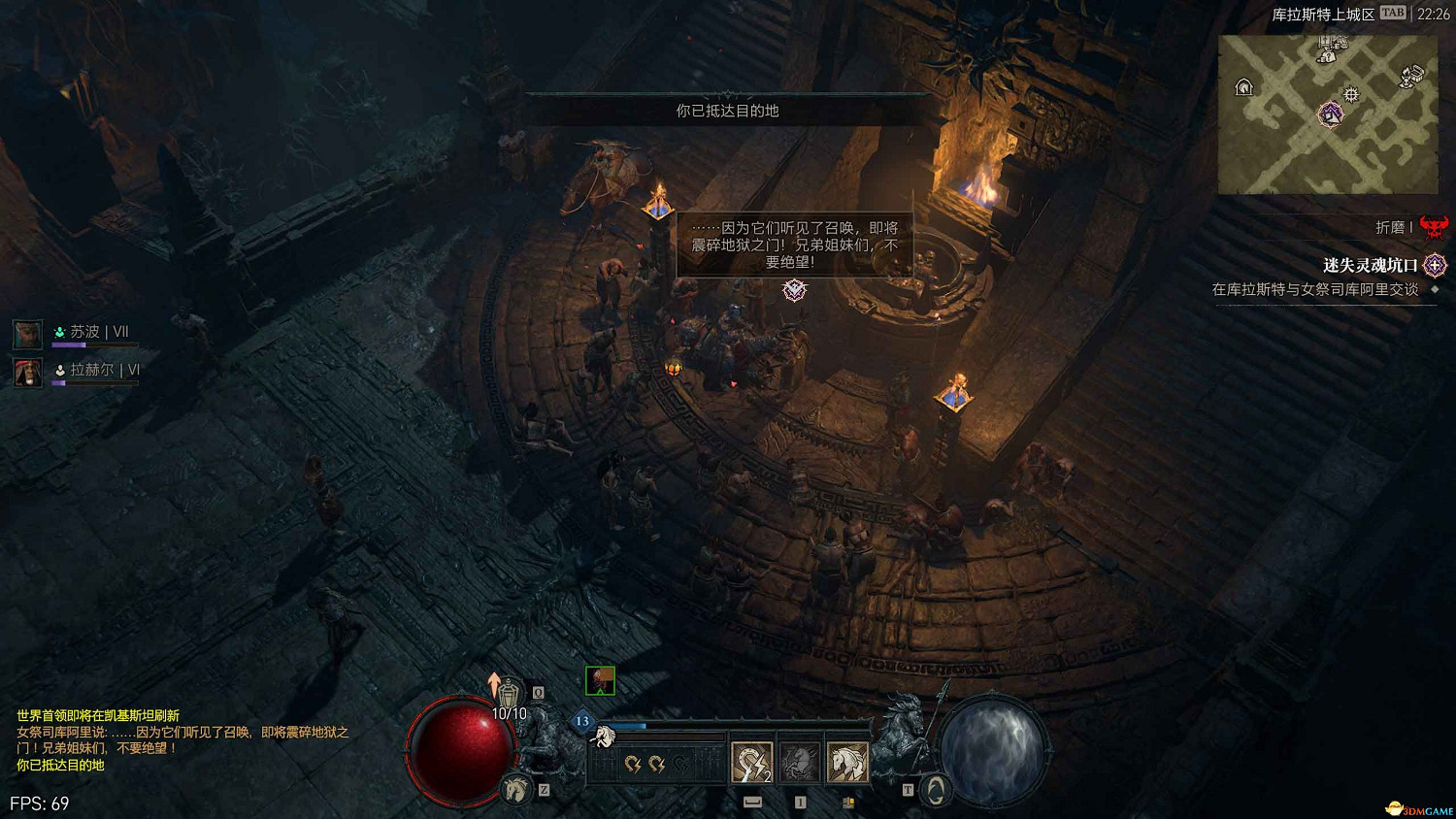Image resolution: width=1456 pixels, height=819 pixels.
Task: Activate the white horse head dismount skill
Action: 847,762
